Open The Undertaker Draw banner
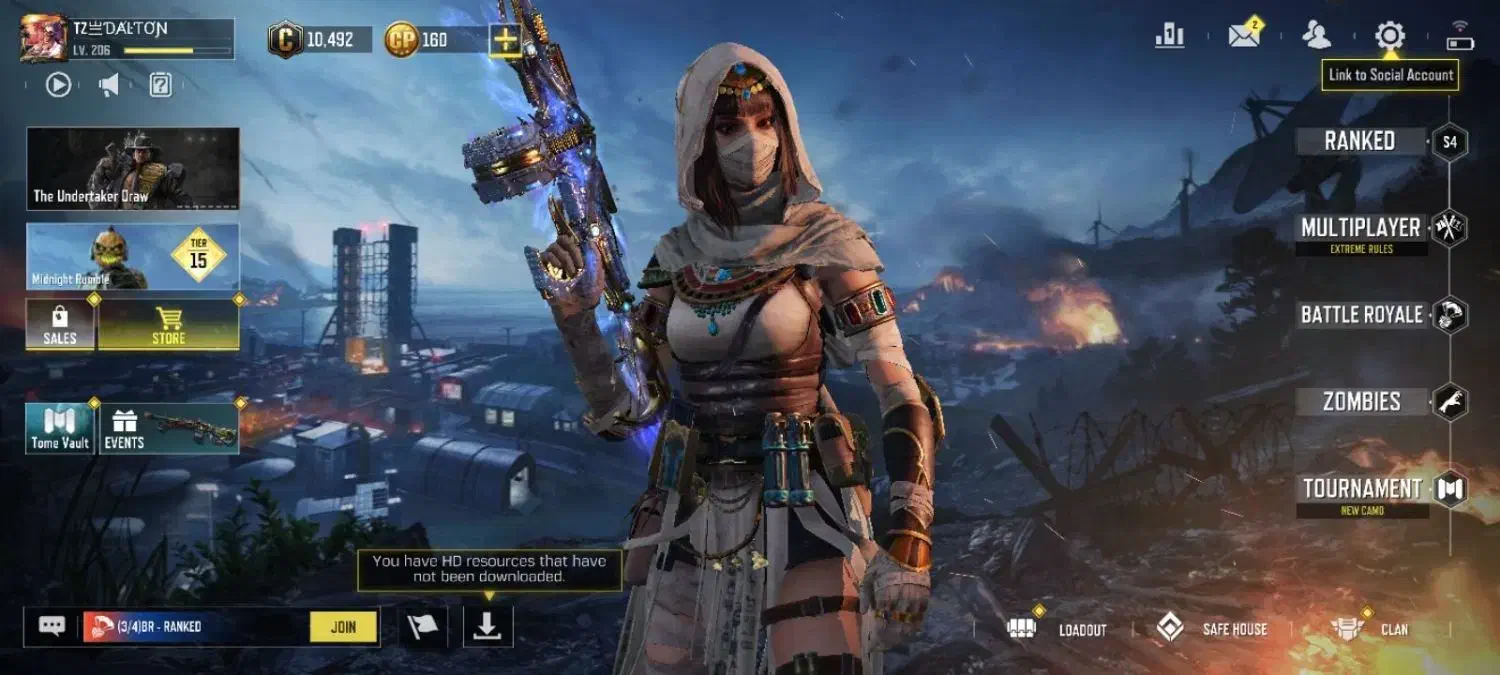The height and width of the screenshot is (675, 1500). (x=133, y=168)
